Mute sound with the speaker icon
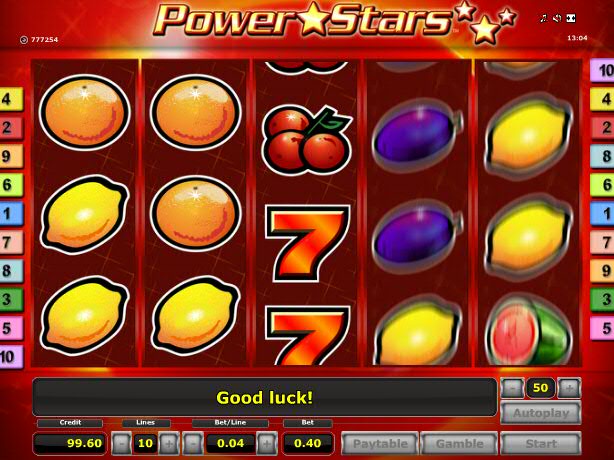The width and height of the screenshot is (614, 460). pos(557,19)
